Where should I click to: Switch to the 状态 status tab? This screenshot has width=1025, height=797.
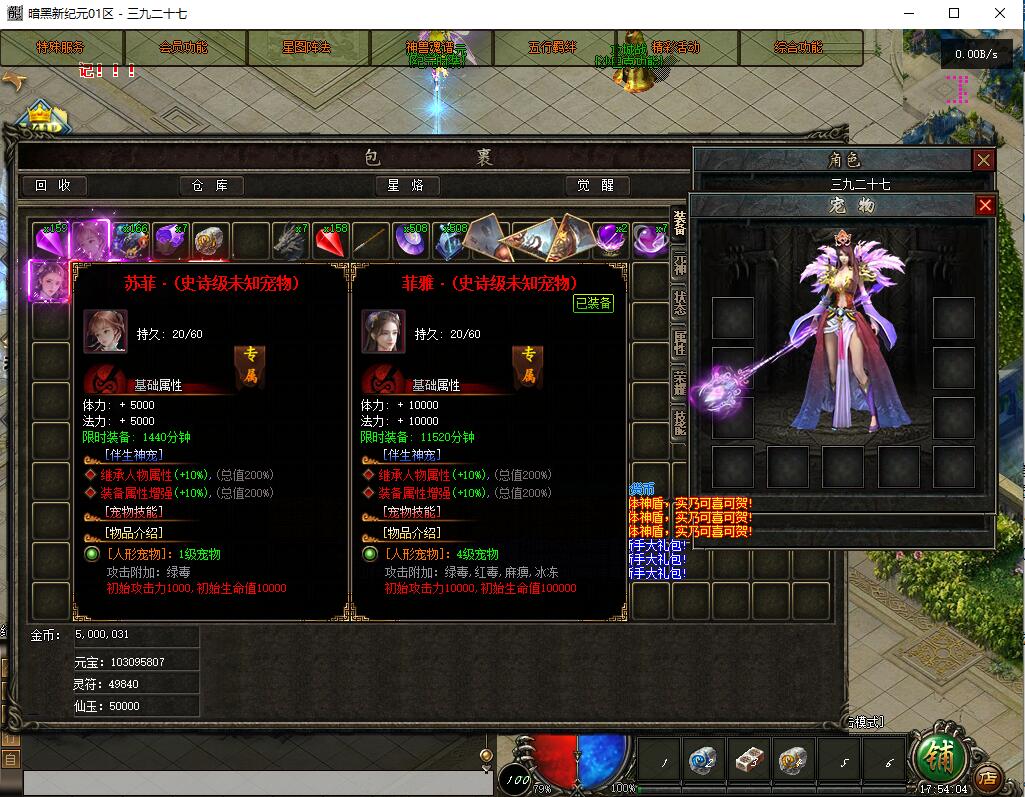(x=680, y=303)
